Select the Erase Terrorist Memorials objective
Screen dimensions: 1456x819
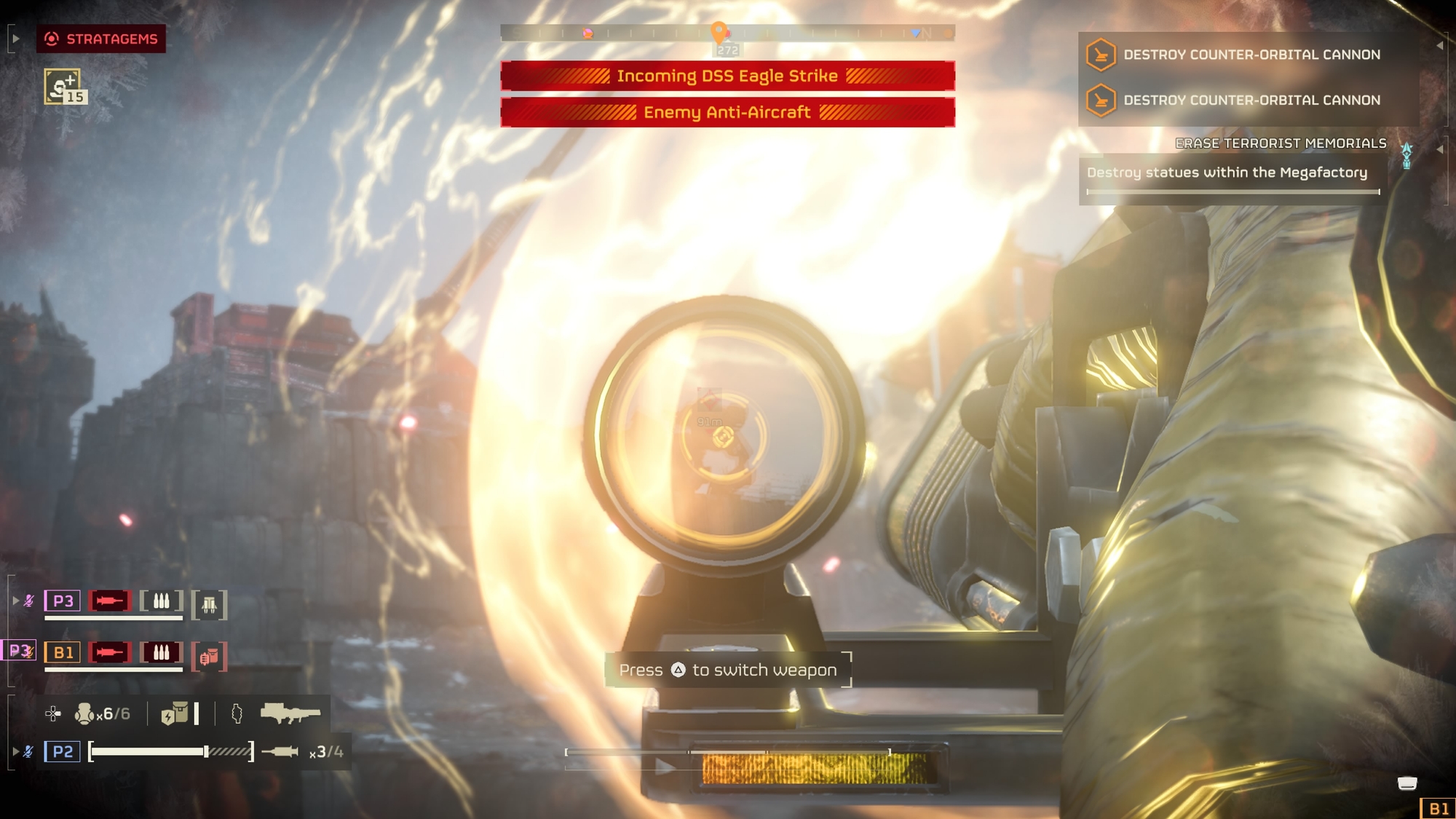tap(1281, 143)
